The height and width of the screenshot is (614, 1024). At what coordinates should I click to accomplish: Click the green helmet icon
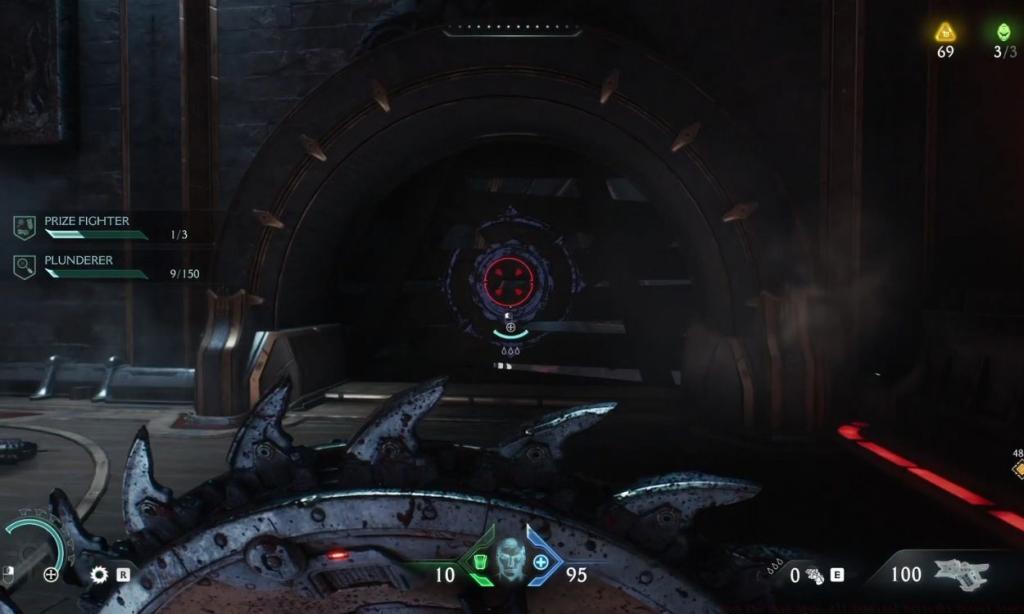tap(1004, 32)
